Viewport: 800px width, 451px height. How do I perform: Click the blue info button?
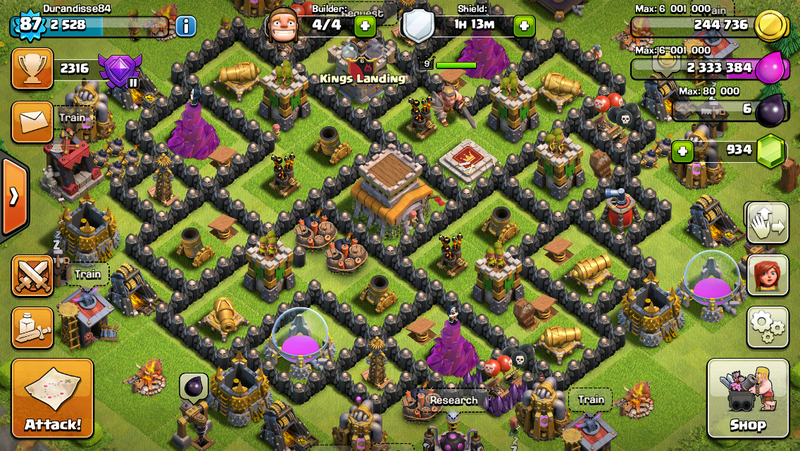tap(186, 26)
